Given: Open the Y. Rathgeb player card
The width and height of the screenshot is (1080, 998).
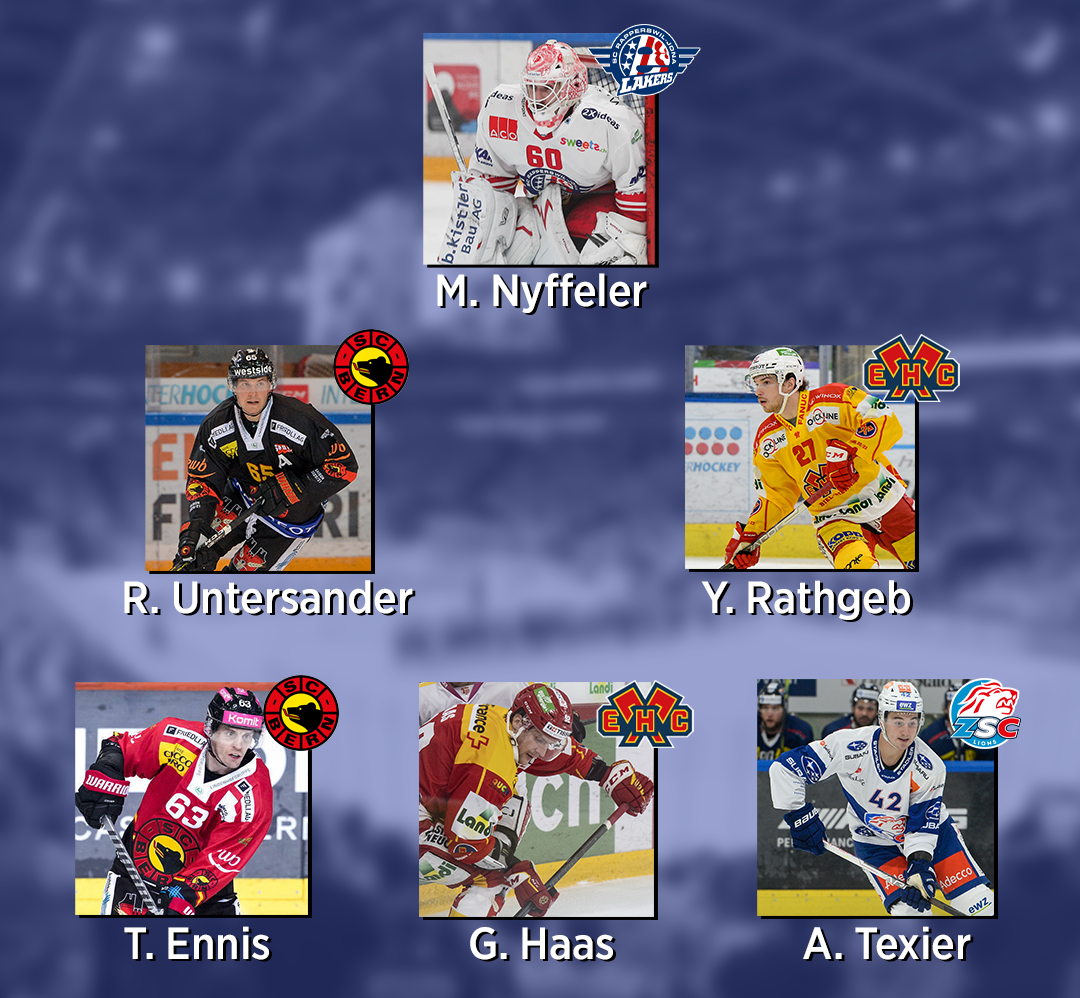Looking at the screenshot, I should pos(799,458).
